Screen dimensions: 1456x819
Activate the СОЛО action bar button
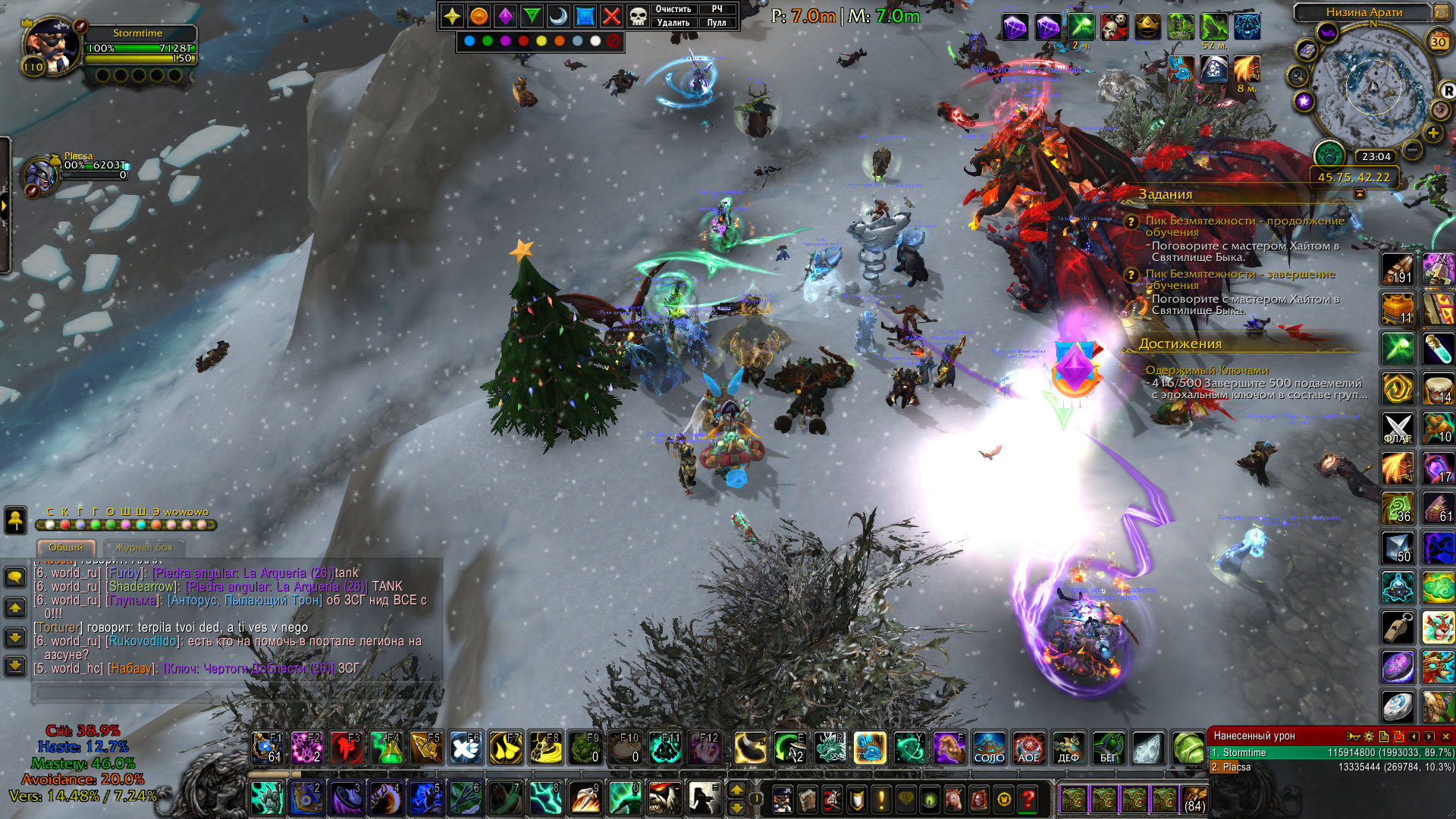989,748
